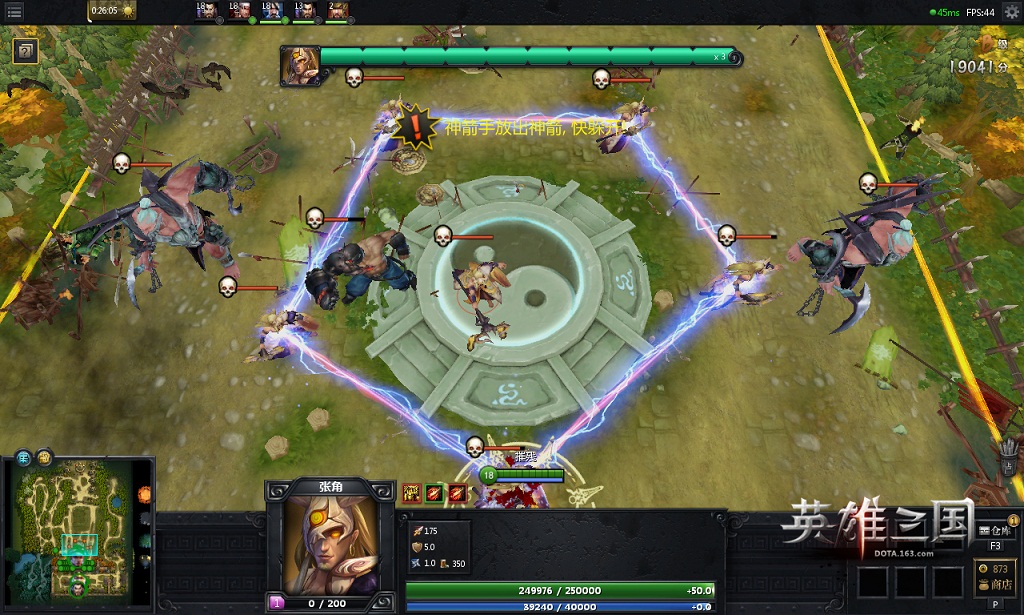Toggle the round gold minimap button
Viewport: 1024px width, 615px height.
tap(45, 459)
